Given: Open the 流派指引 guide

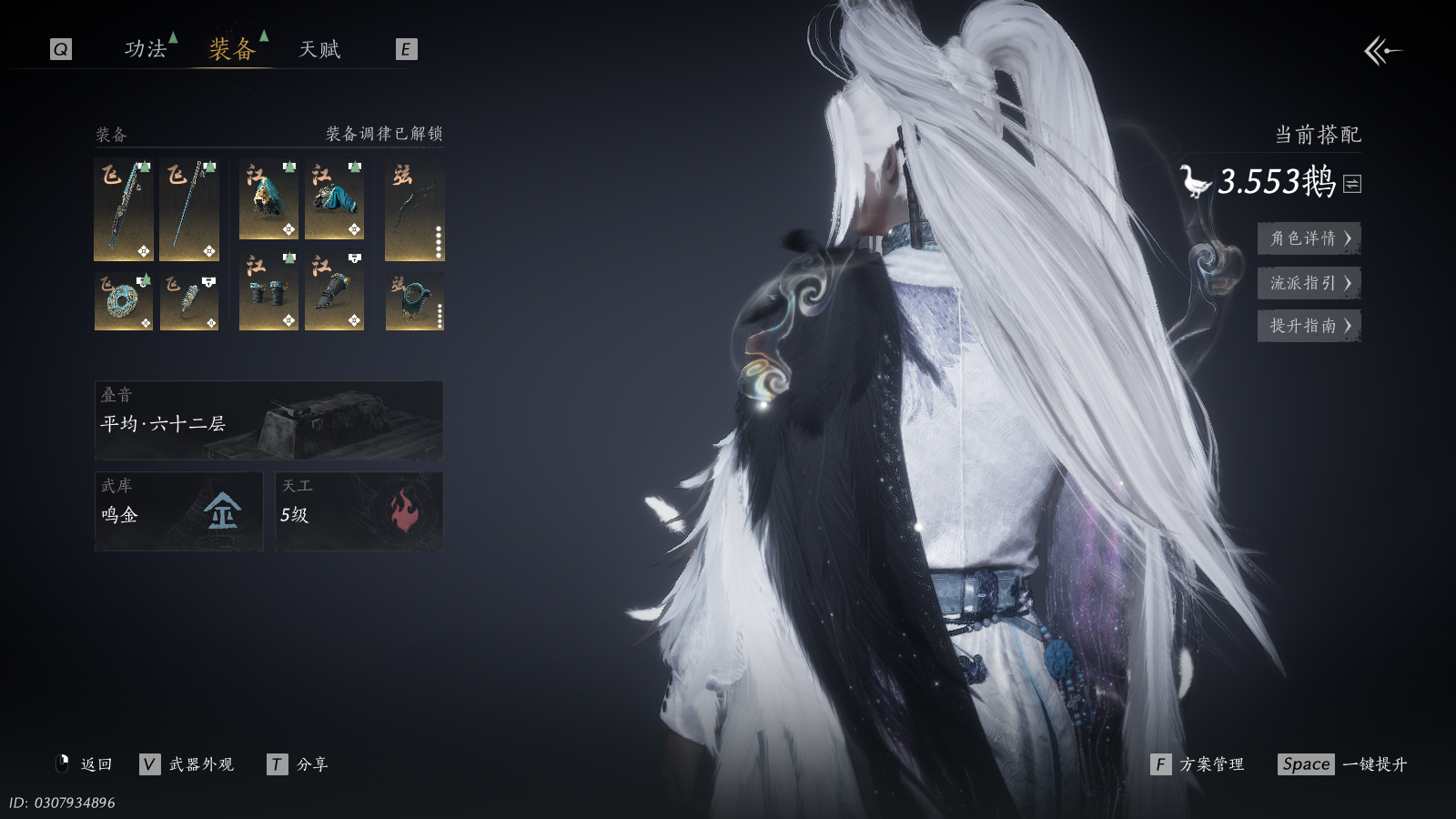Looking at the screenshot, I should (1309, 283).
